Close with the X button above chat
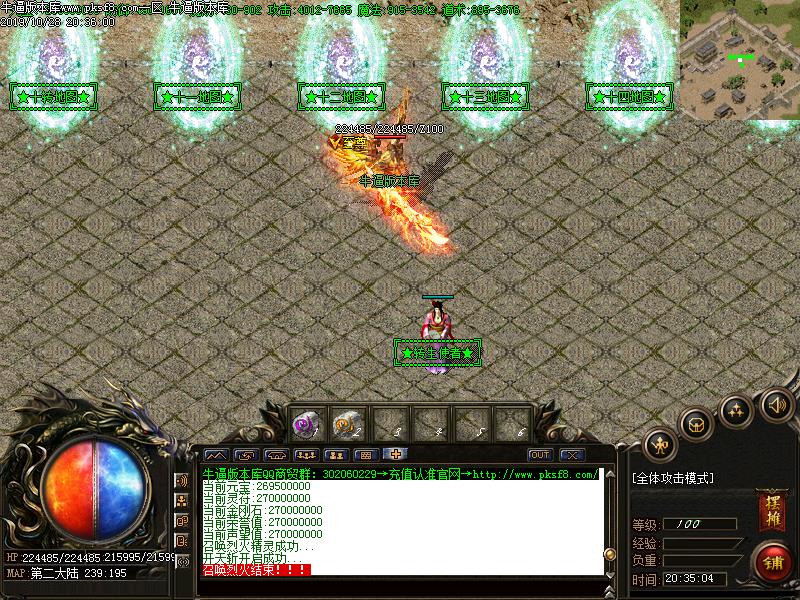The image size is (800, 600). click(571, 455)
